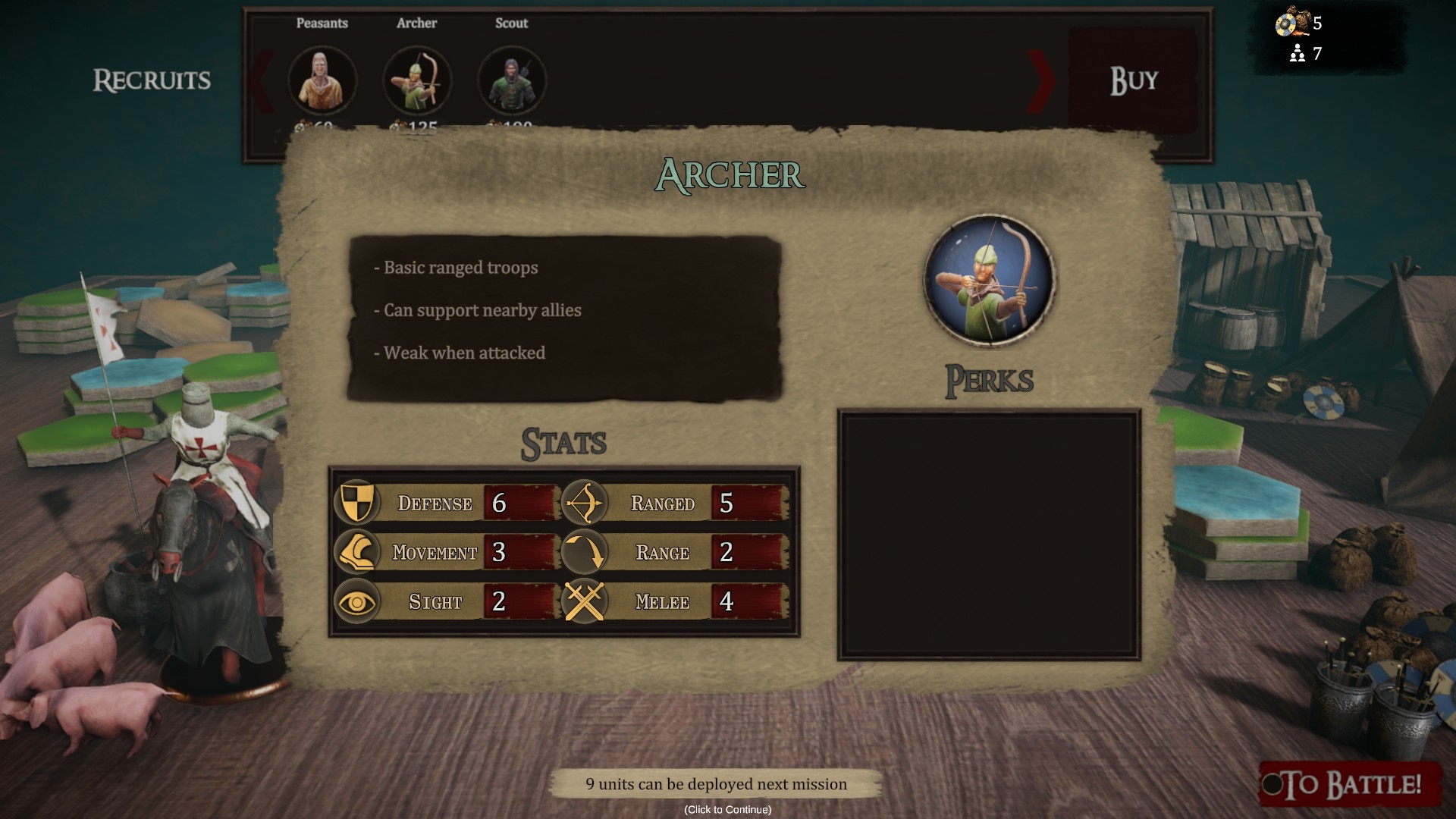Show next recruits with right red arrow

[x=1041, y=80]
